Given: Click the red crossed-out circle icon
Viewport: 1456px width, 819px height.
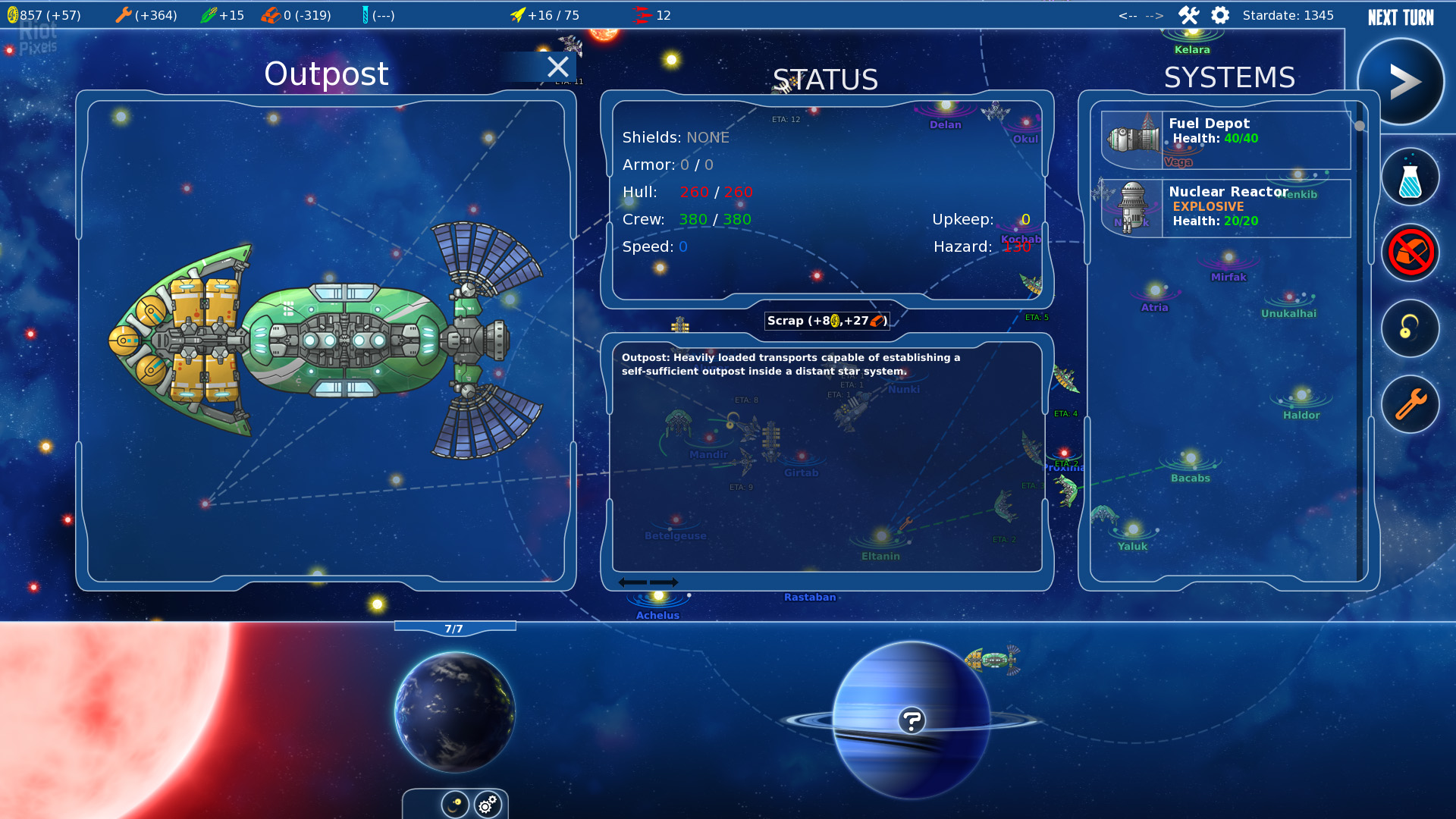Looking at the screenshot, I should pos(1410,253).
